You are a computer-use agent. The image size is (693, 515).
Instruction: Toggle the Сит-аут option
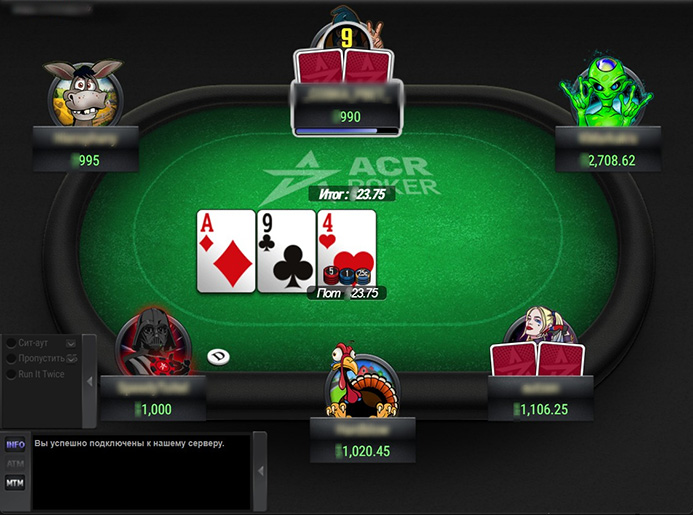(x=12, y=342)
